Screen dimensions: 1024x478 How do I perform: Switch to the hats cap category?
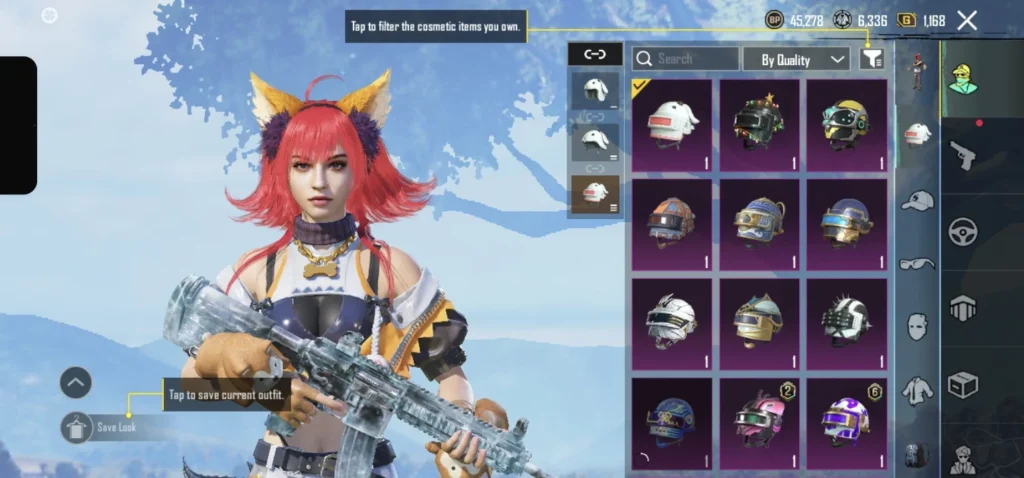[917, 202]
